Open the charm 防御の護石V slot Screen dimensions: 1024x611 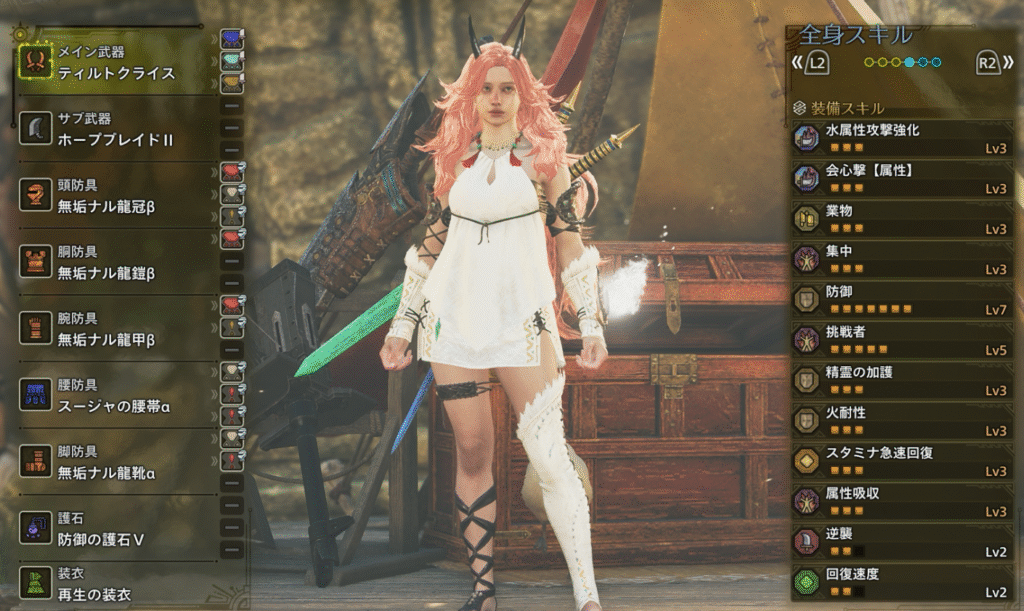coord(116,529)
